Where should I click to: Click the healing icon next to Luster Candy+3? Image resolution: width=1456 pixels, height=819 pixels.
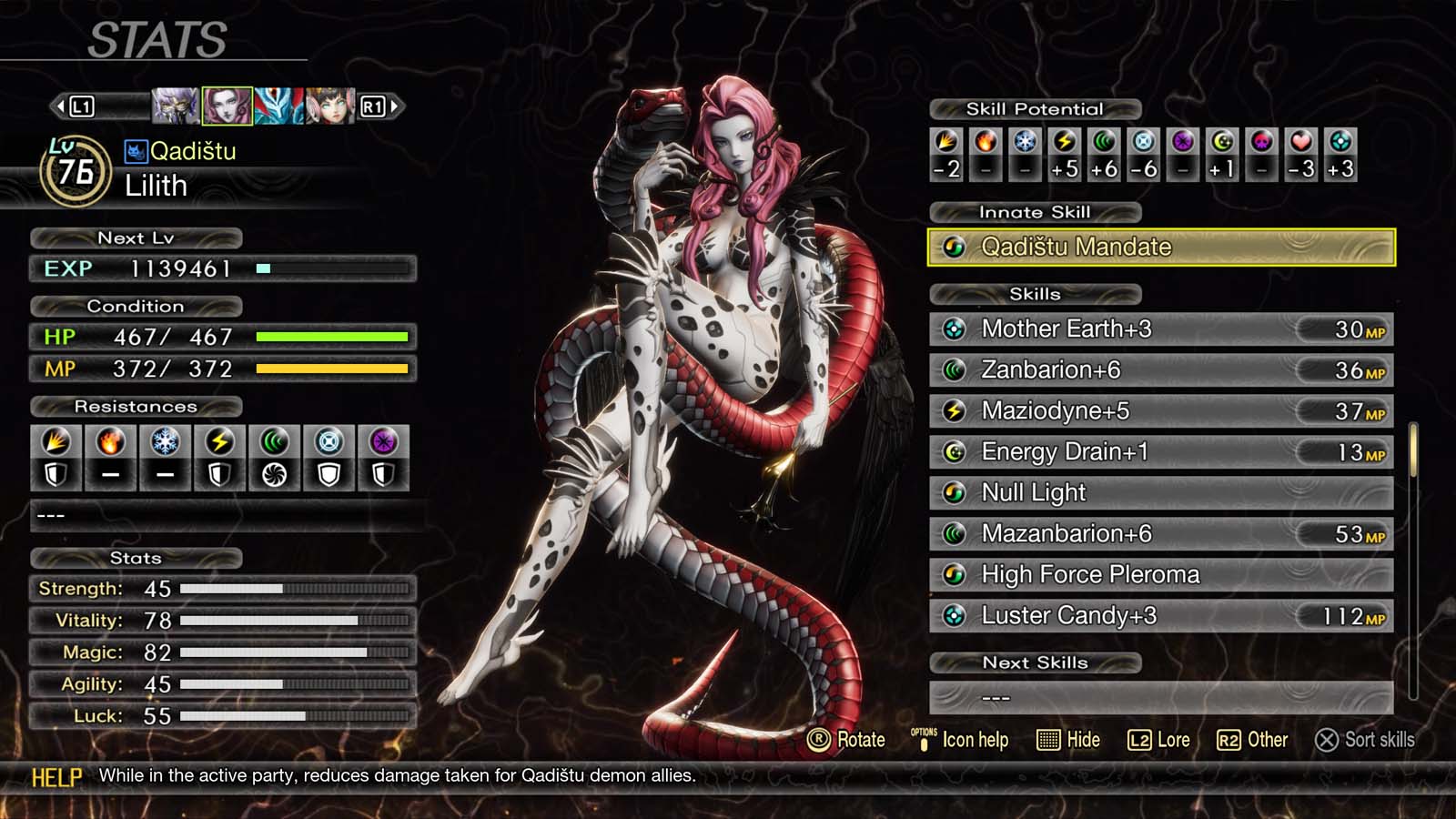(x=953, y=615)
